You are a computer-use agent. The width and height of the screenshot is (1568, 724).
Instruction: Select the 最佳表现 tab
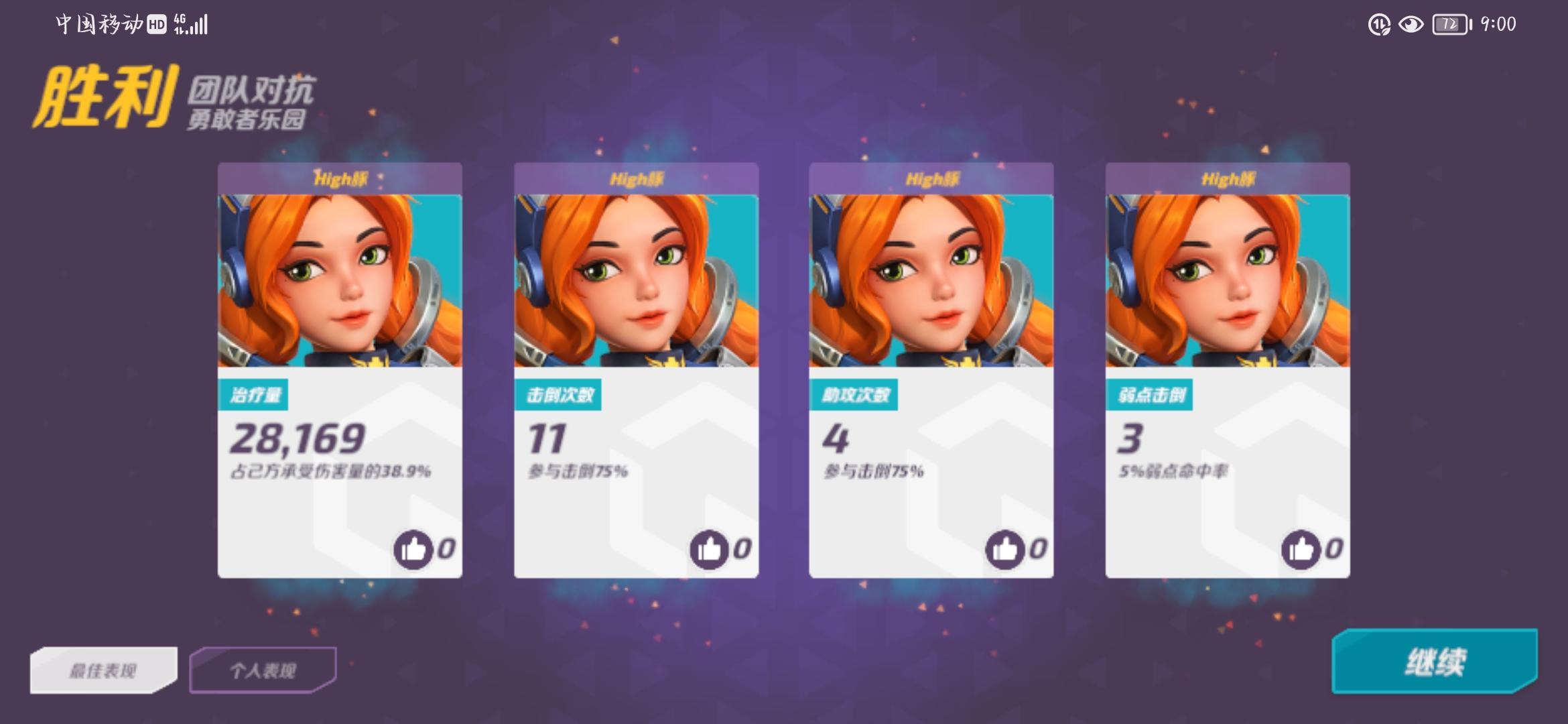click(x=104, y=668)
